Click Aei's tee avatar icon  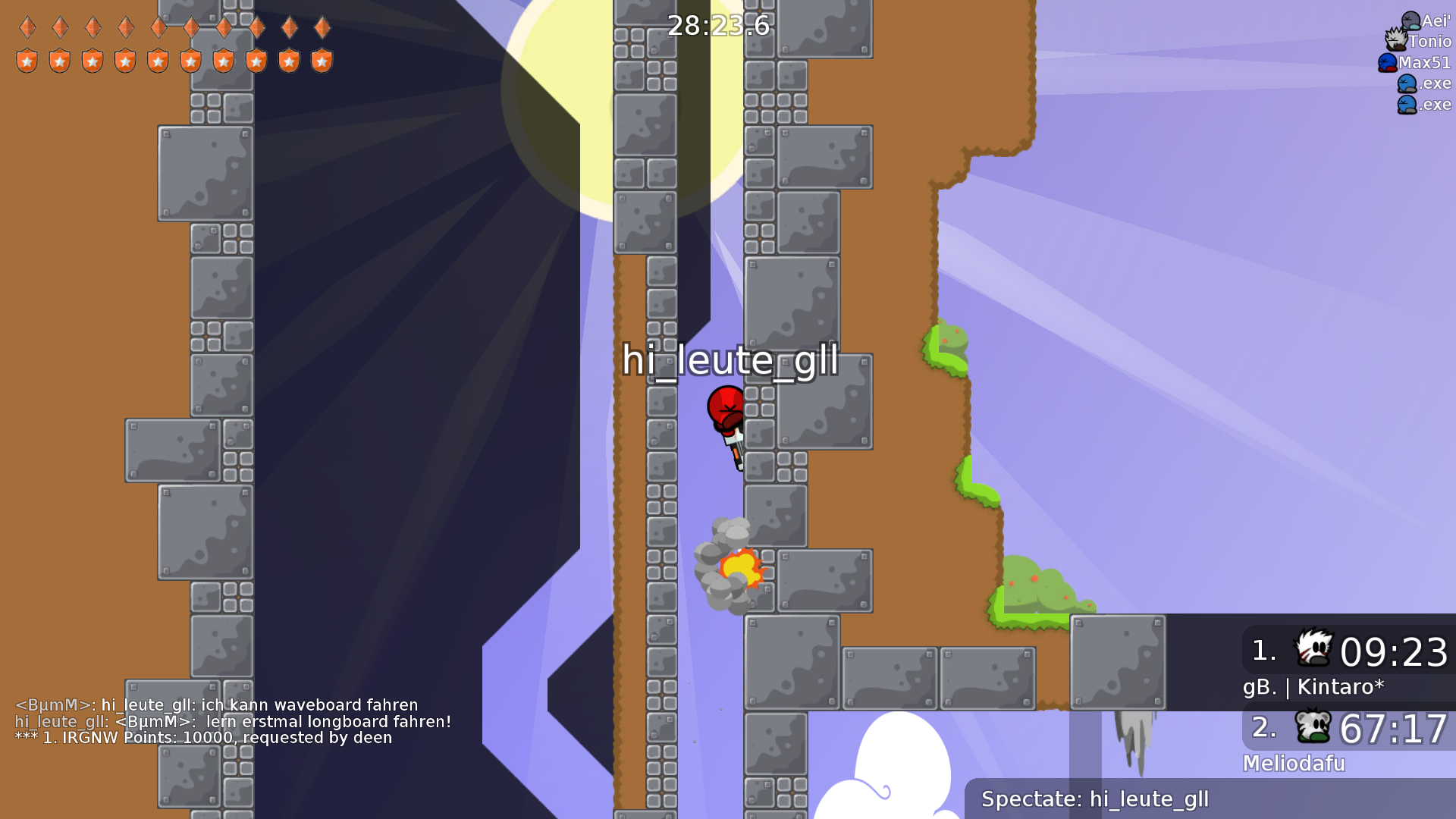coord(1410,20)
